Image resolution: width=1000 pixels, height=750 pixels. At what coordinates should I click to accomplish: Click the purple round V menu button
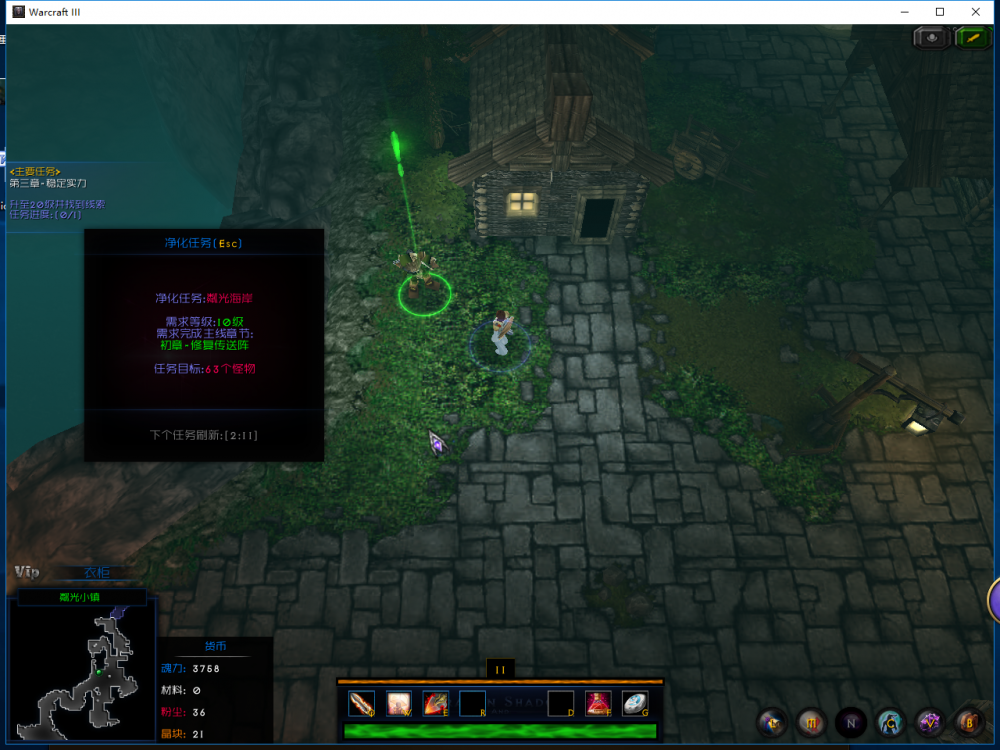tap(930, 721)
